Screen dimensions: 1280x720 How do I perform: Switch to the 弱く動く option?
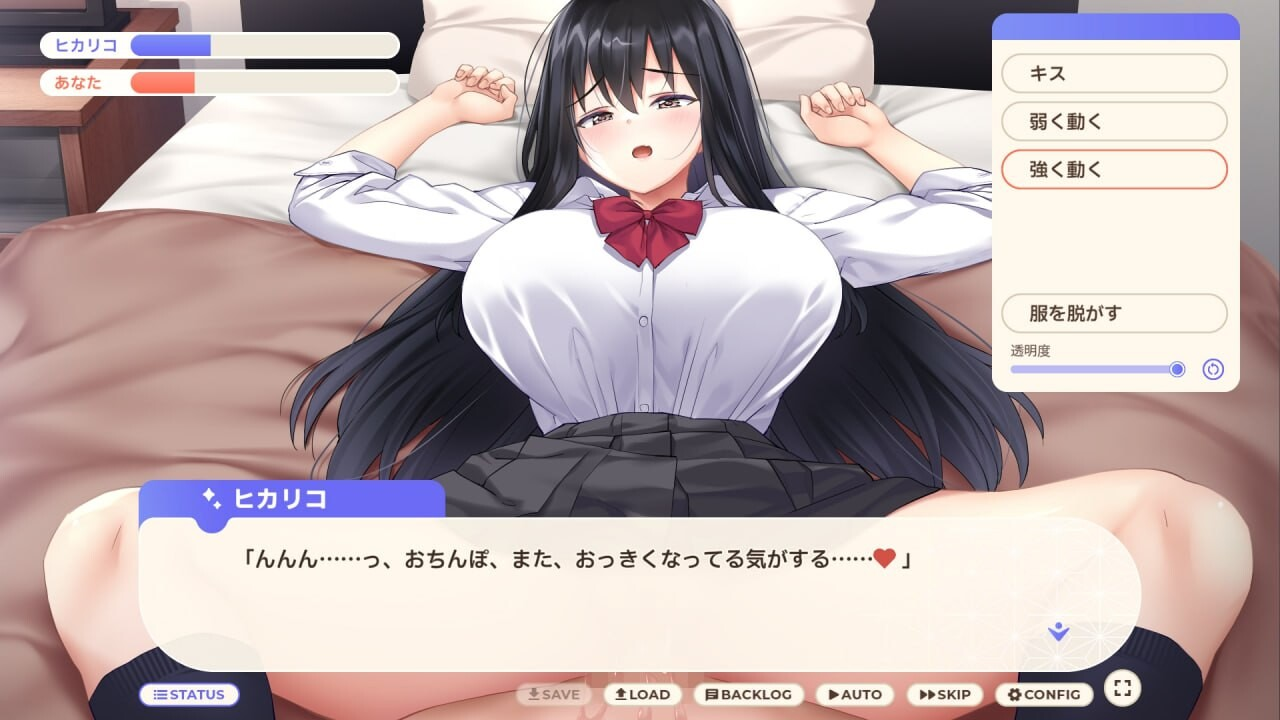[1114, 121]
